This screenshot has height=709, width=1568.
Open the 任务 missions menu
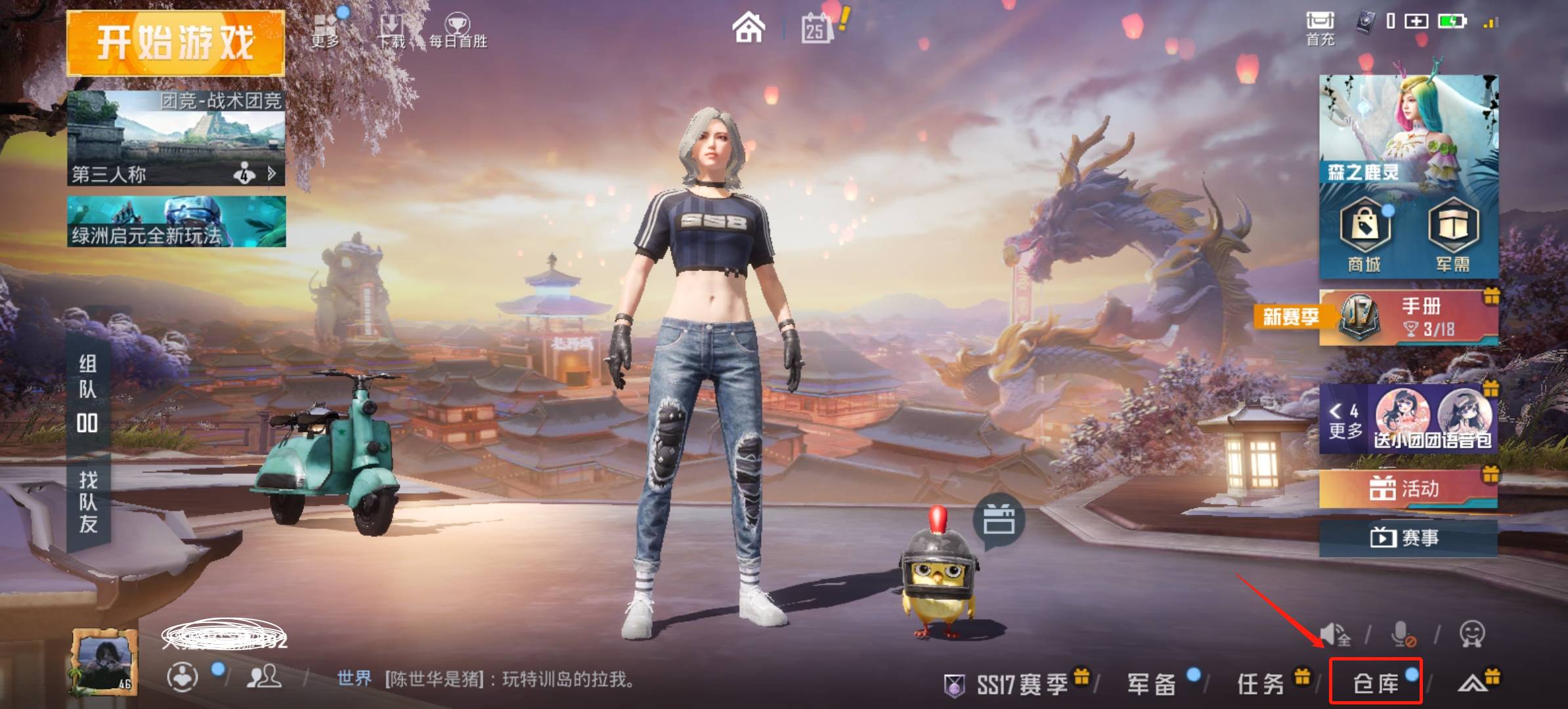[x=1261, y=684]
